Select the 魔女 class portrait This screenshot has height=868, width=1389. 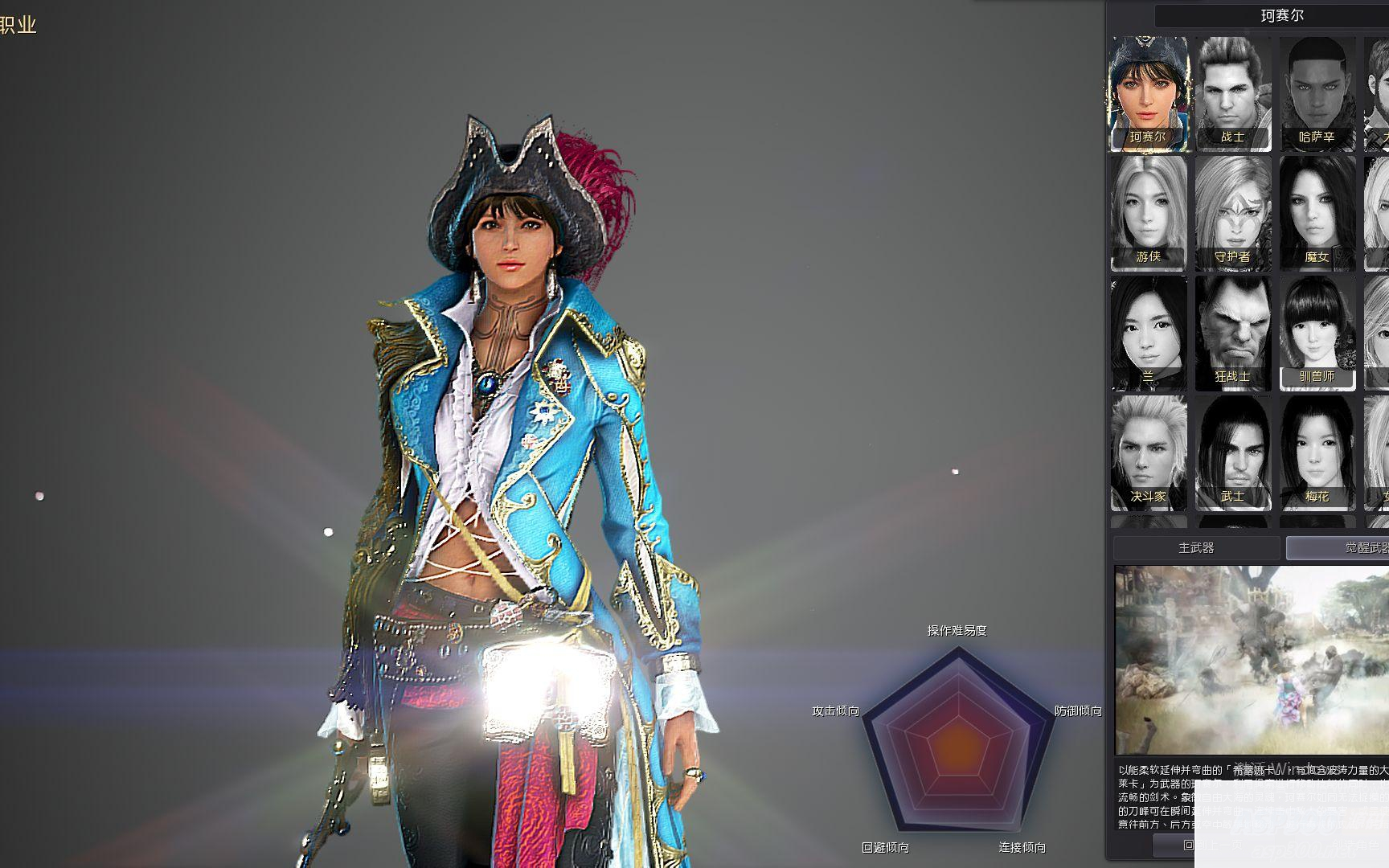(x=1317, y=212)
